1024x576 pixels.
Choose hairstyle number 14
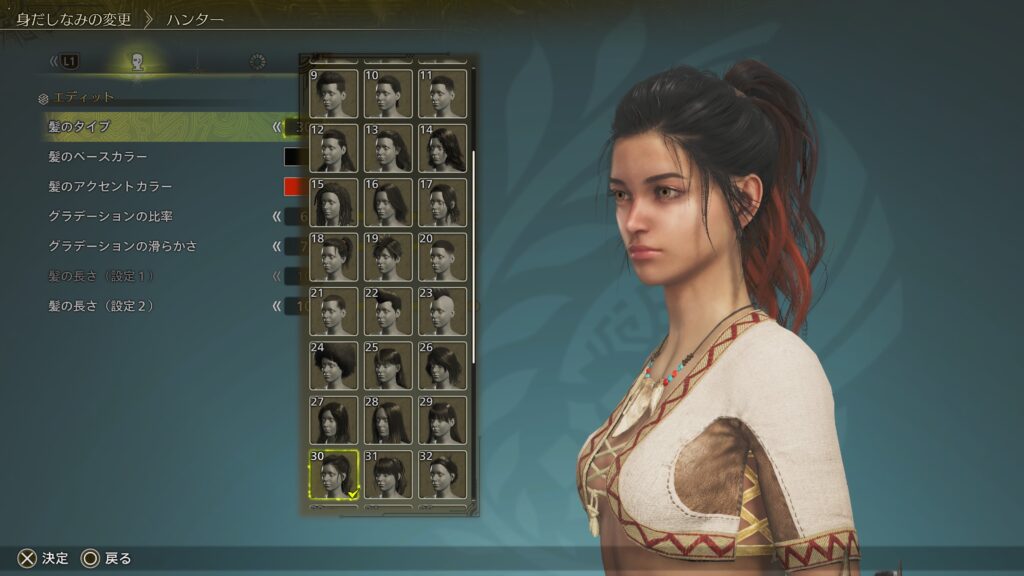tap(442, 148)
